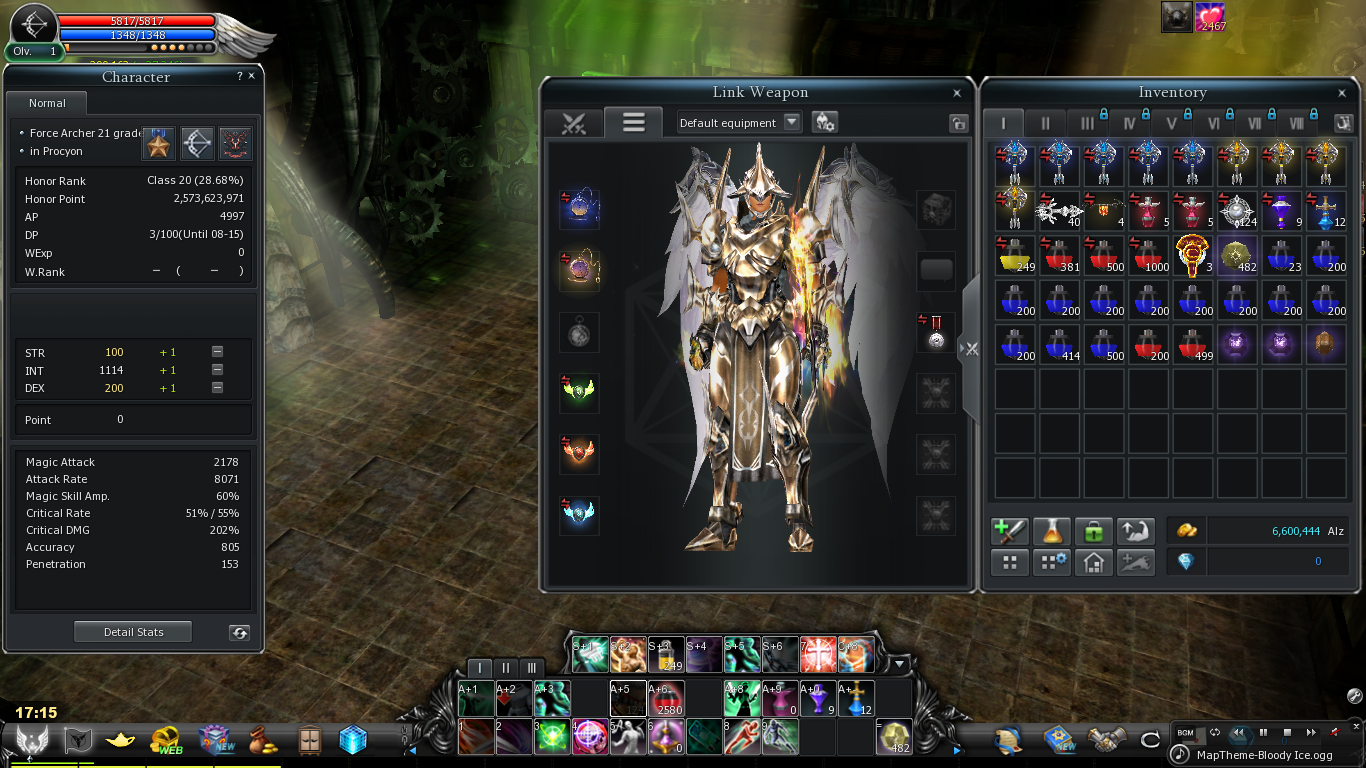Image resolution: width=1366 pixels, height=768 pixels.
Task: Click the house icon inventory button
Action: pos(1093,562)
